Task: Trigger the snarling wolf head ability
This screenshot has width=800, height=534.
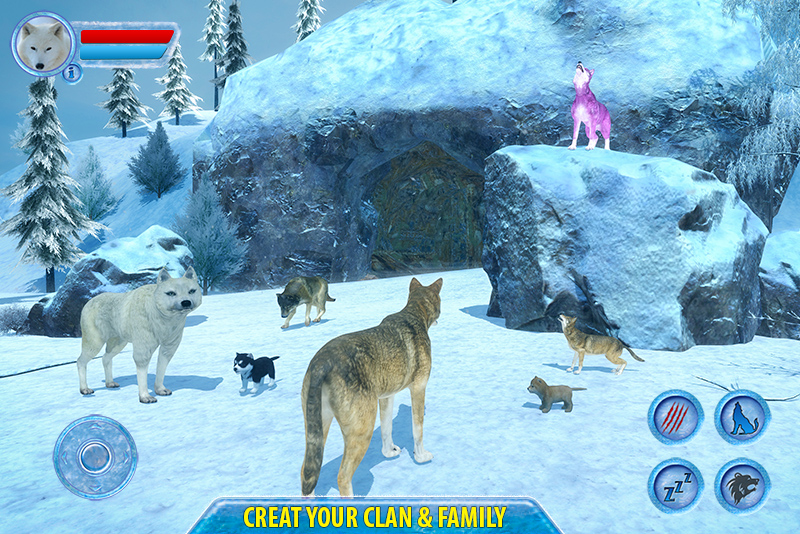Action: click(x=742, y=486)
